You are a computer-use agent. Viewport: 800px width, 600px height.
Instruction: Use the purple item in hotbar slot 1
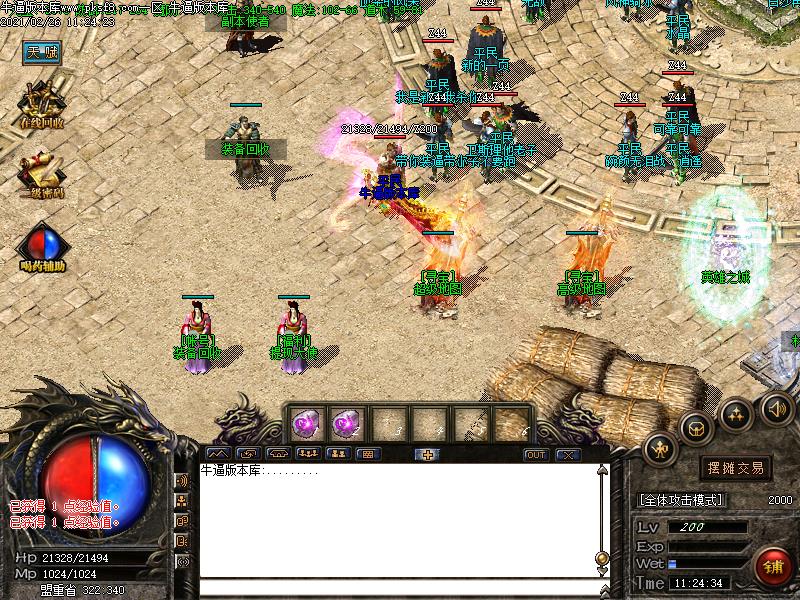[305, 425]
